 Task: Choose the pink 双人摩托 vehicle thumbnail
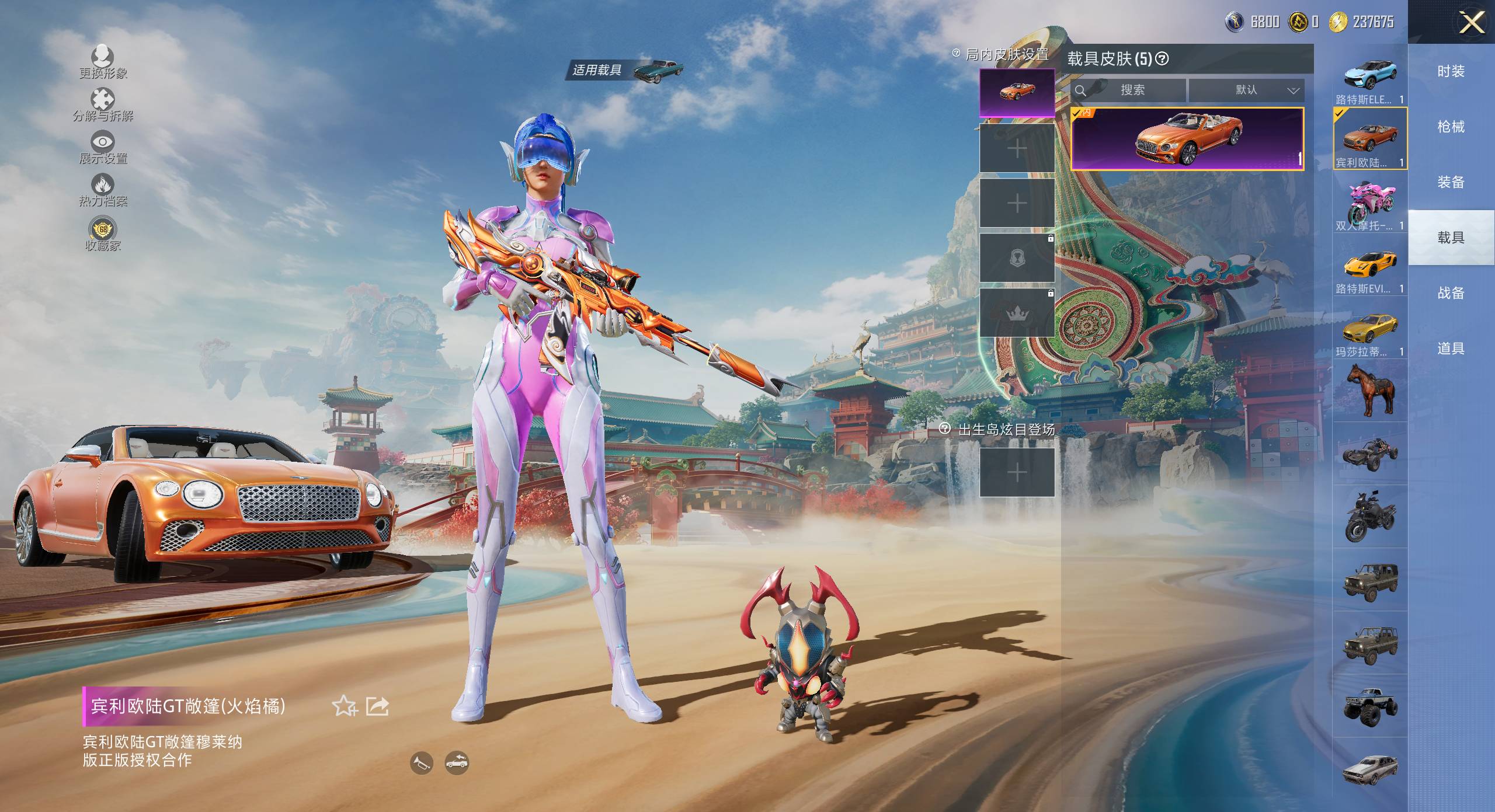1369,201
